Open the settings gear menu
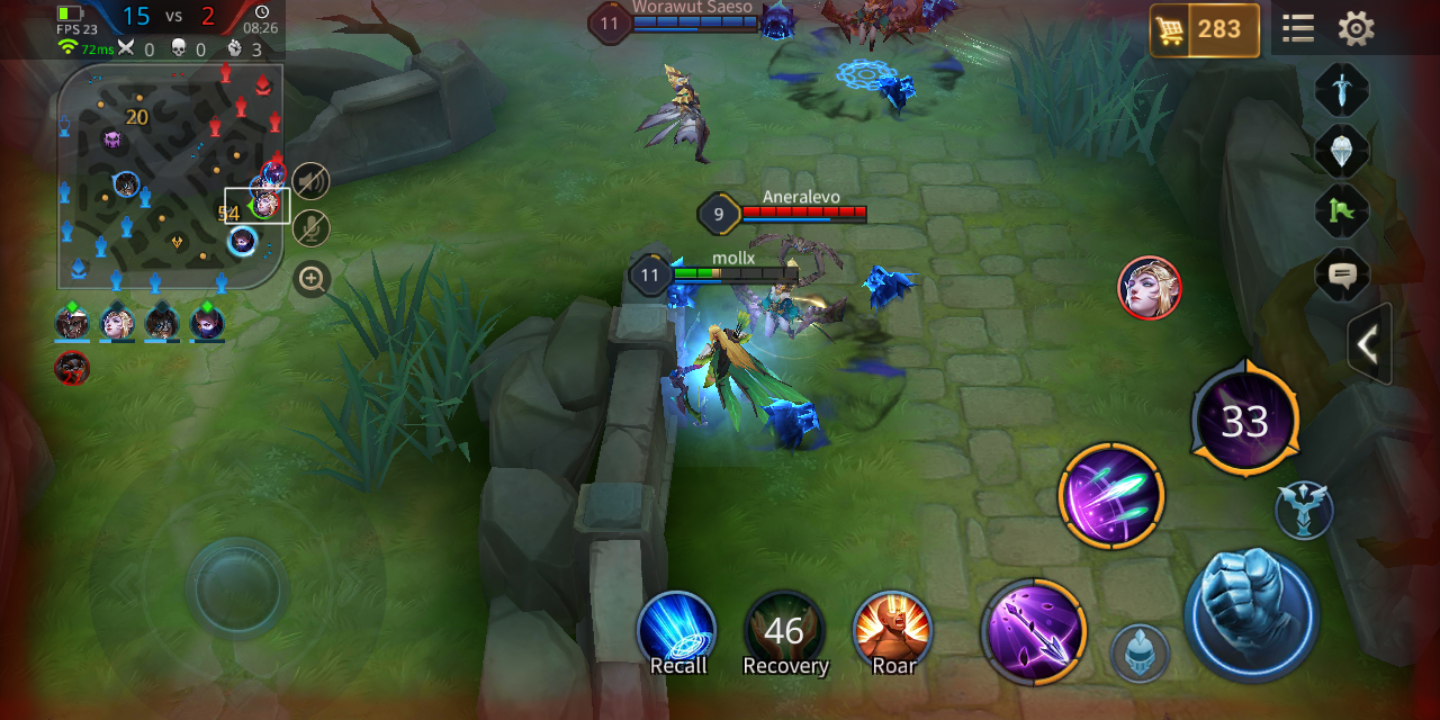Viewport: 1440px width, 720px height. pyautogui.click(x=1356, y=28)
